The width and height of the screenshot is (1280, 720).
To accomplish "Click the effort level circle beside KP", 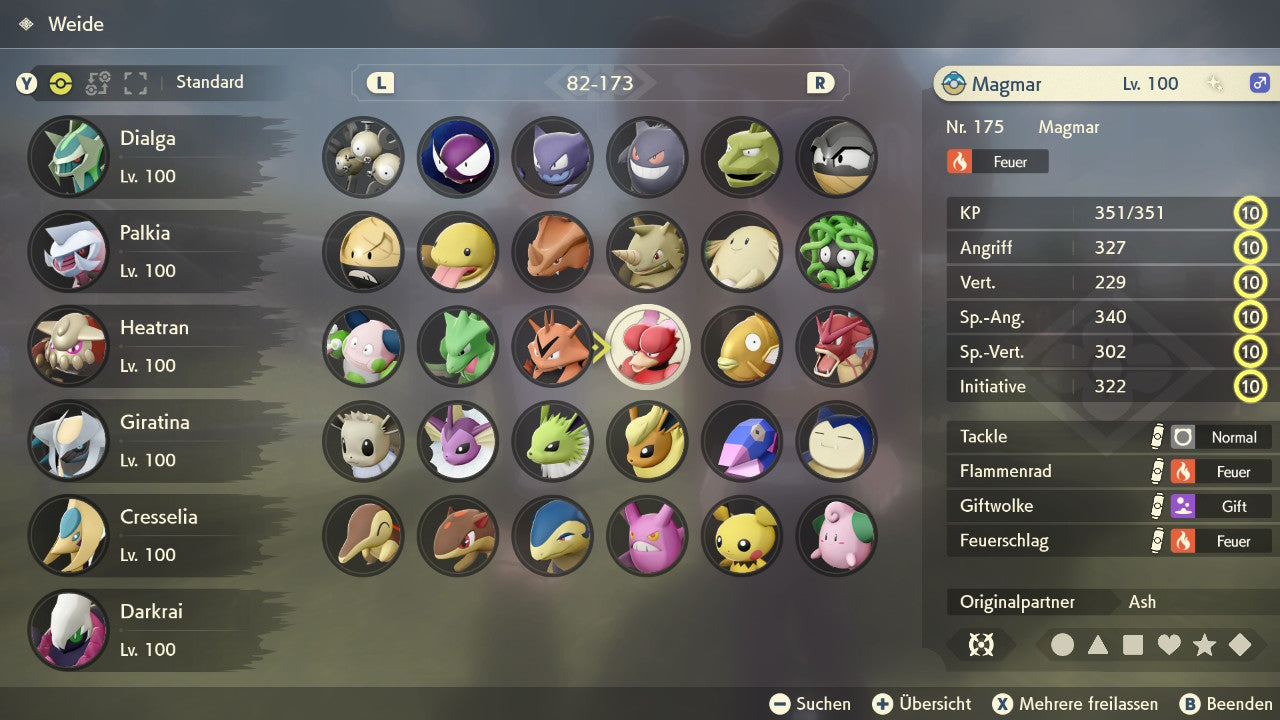I will click(x=1251, y=213).
